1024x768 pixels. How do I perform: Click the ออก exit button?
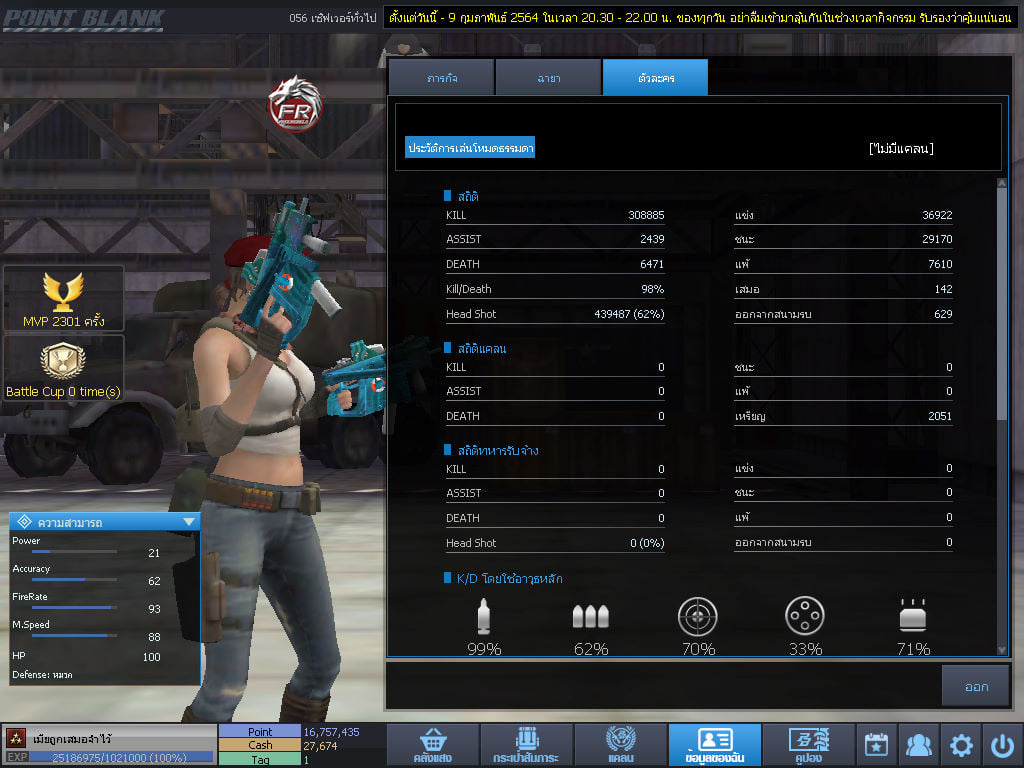(x=976, y=687)
